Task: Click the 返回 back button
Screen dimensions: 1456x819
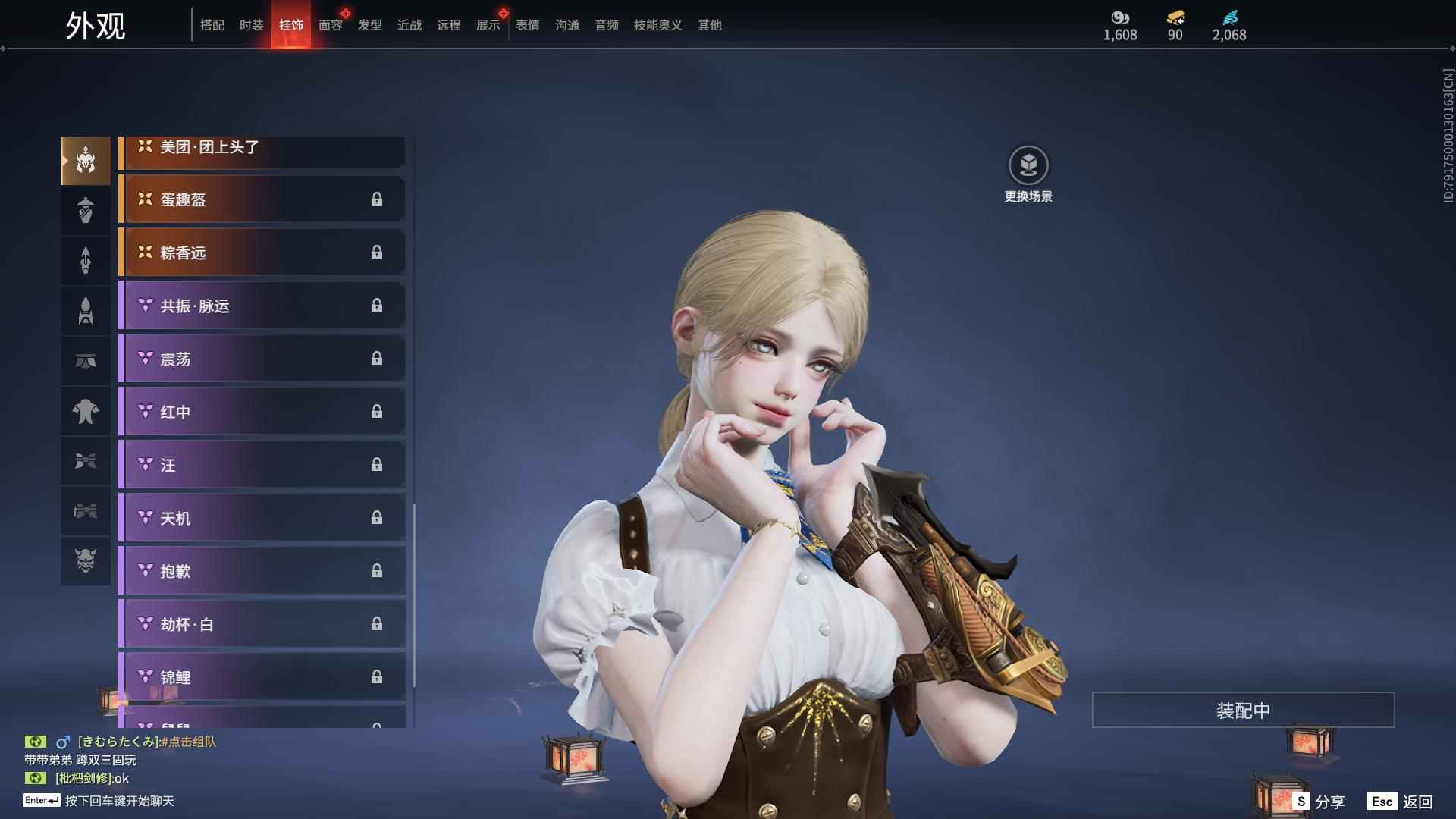Action: (1400, 802)
